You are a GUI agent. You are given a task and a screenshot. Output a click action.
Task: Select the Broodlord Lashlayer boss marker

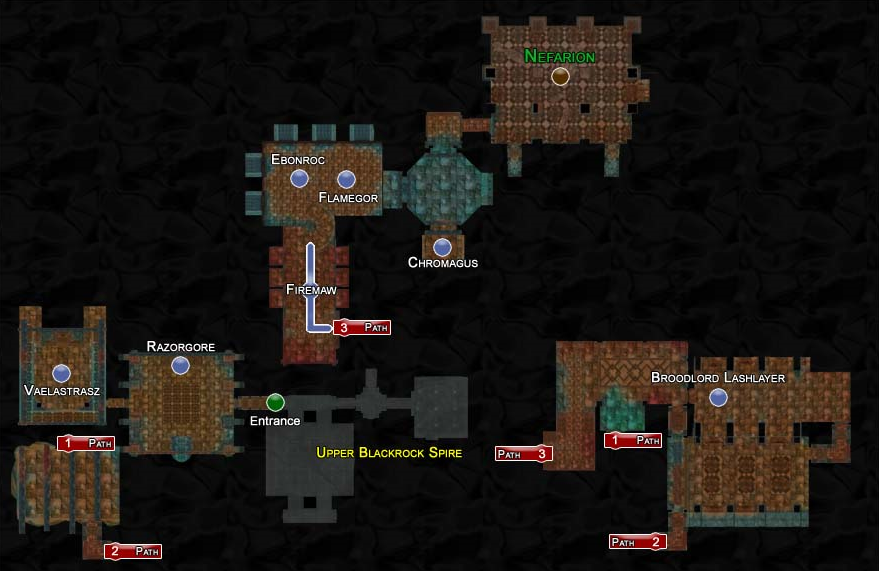(x=717, y=398)
